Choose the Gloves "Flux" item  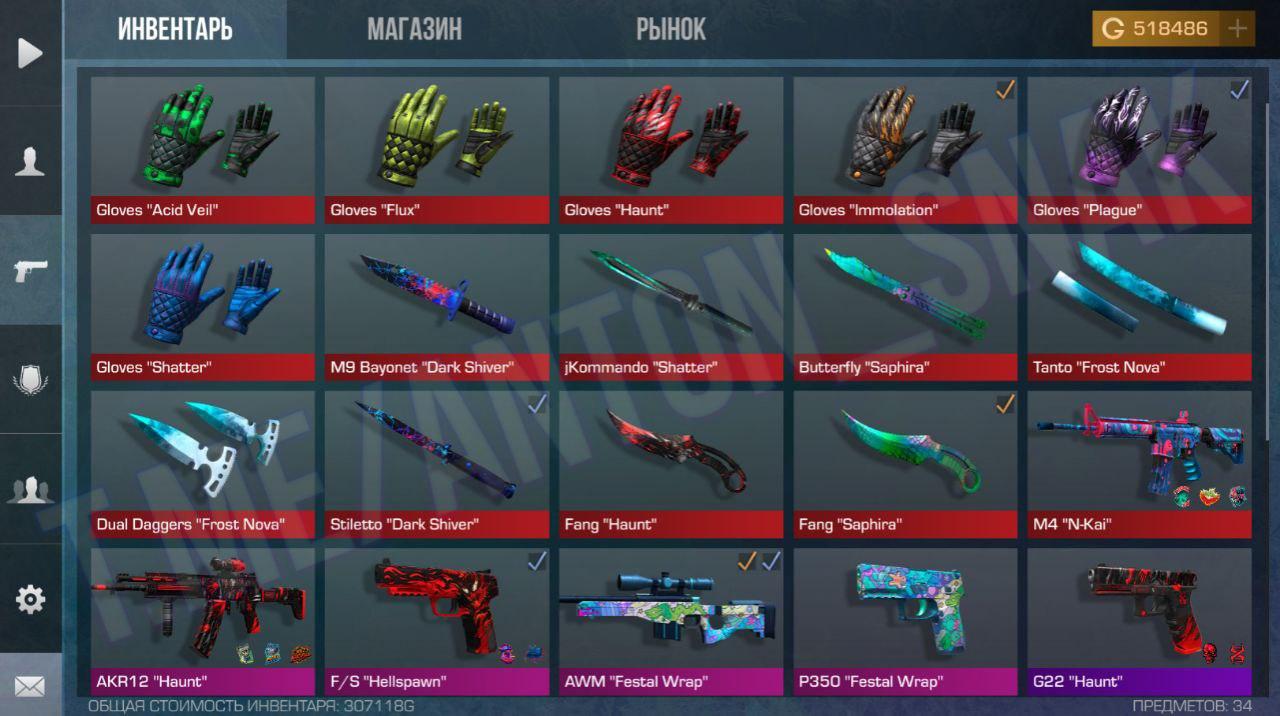click(437, 150)
